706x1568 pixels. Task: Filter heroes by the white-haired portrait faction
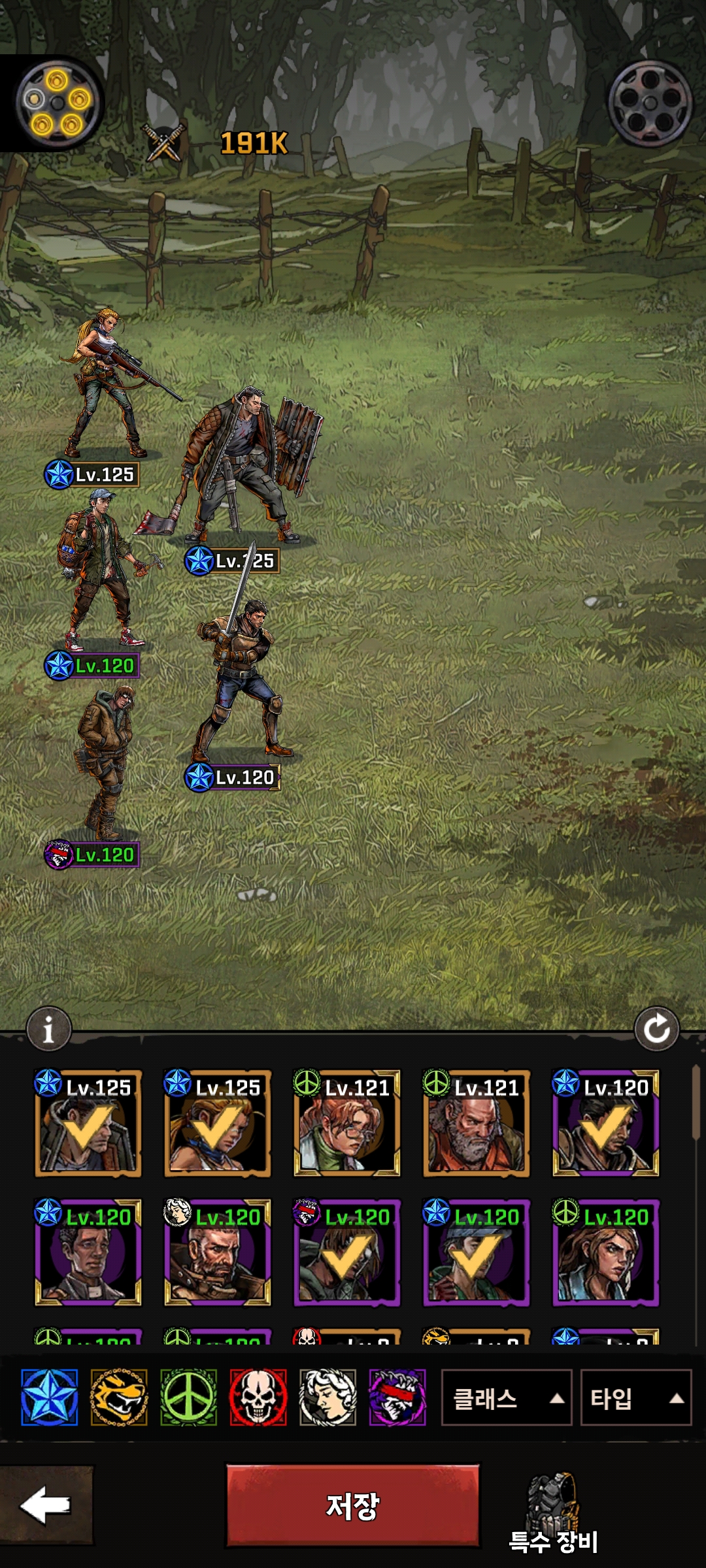pyautogui.click(x=328, y=1397)
